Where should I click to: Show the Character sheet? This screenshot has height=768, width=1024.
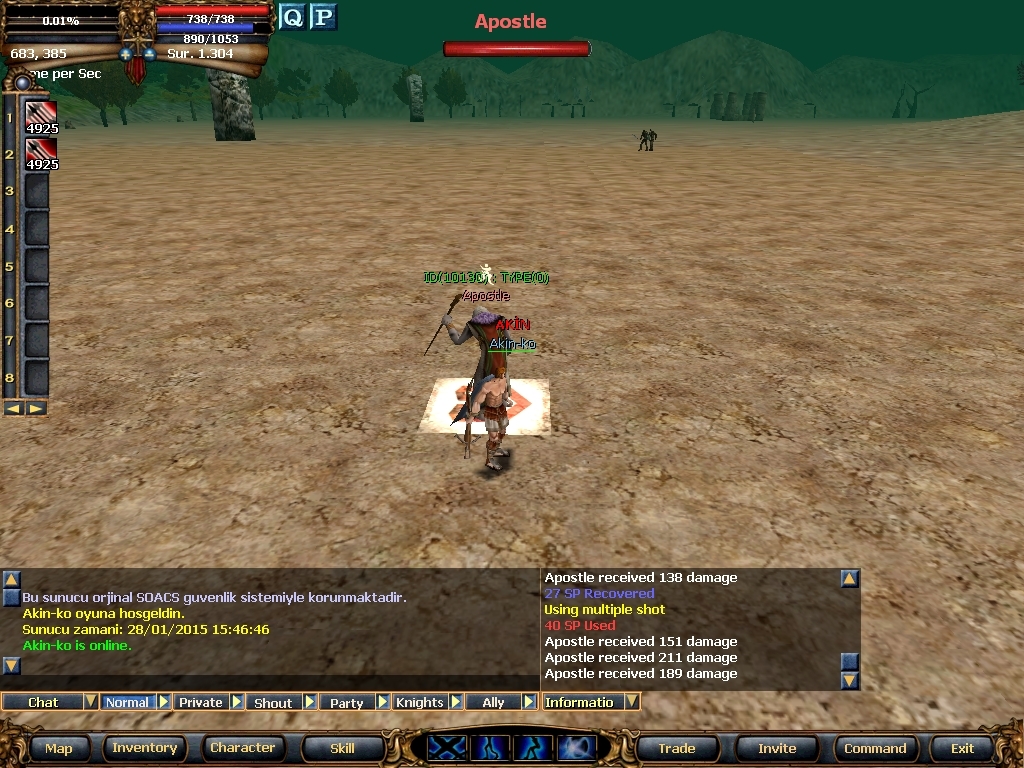click(242, 748)
